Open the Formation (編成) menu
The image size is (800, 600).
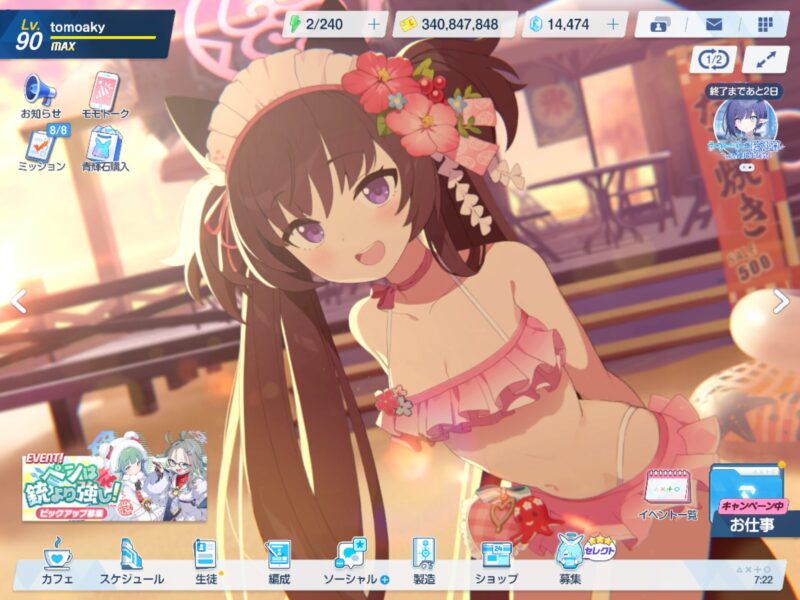278,562
